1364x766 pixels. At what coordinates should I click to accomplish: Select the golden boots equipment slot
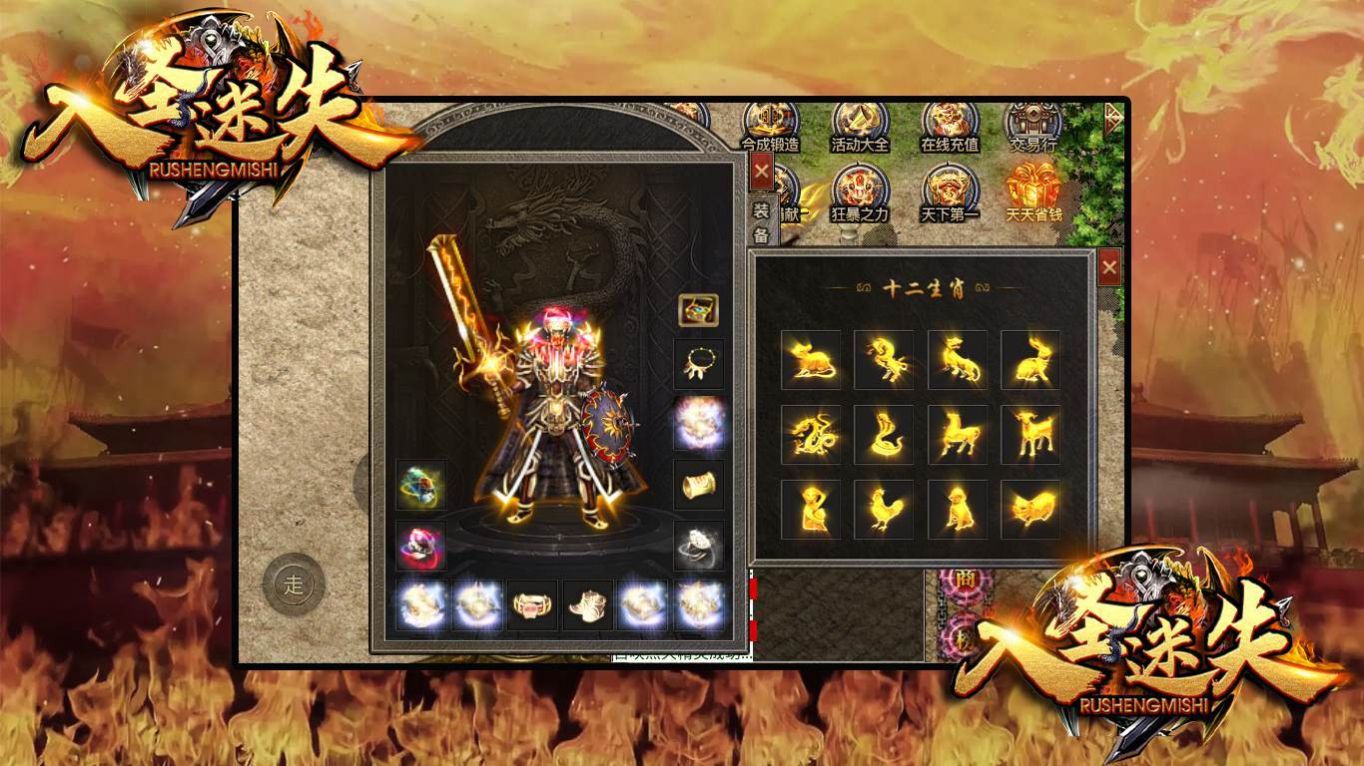[x=587, y=605]
